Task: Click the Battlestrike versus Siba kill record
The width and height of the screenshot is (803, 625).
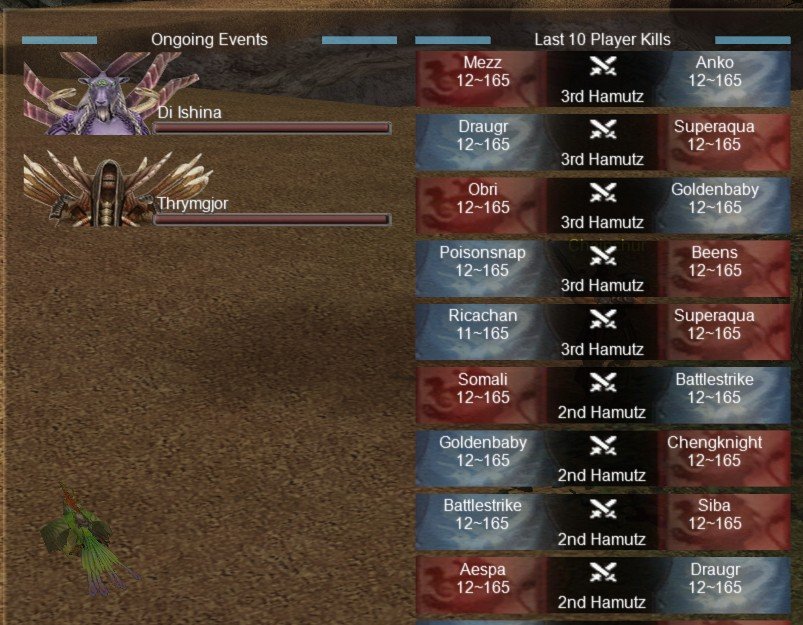Action: (x=602, y=523)
